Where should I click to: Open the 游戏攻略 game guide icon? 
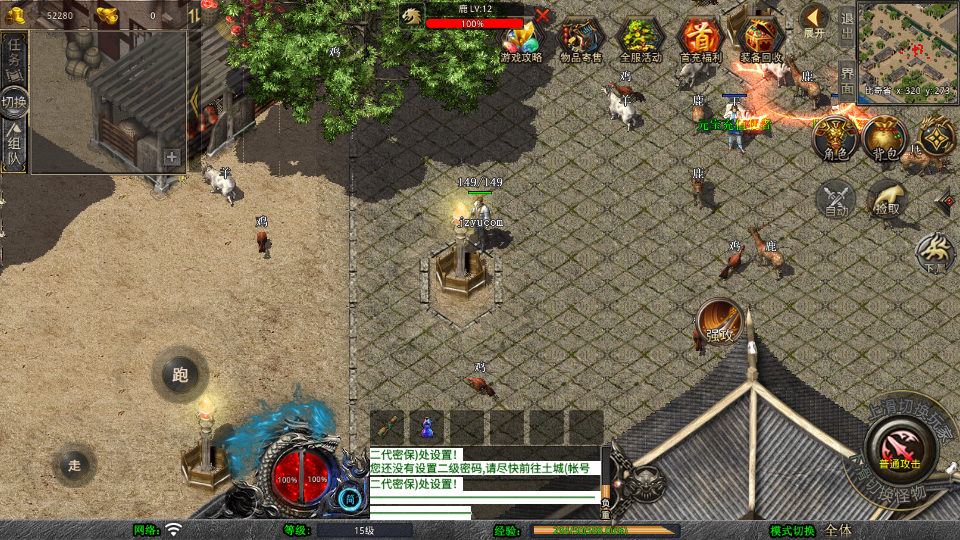[x=521, y=40]
